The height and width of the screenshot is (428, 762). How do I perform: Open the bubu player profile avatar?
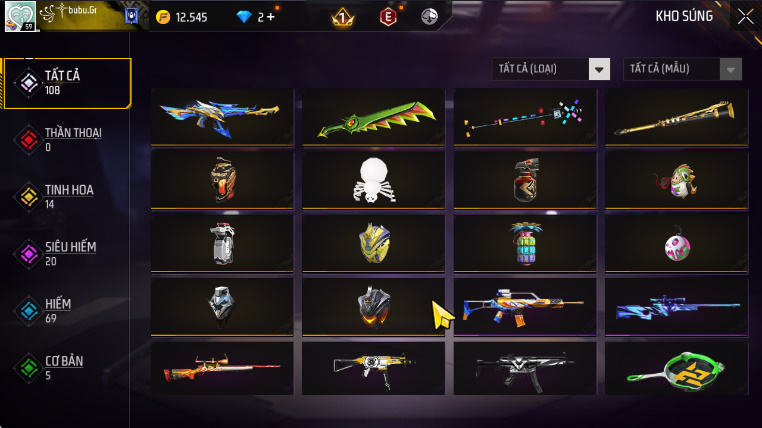point(20,15)
